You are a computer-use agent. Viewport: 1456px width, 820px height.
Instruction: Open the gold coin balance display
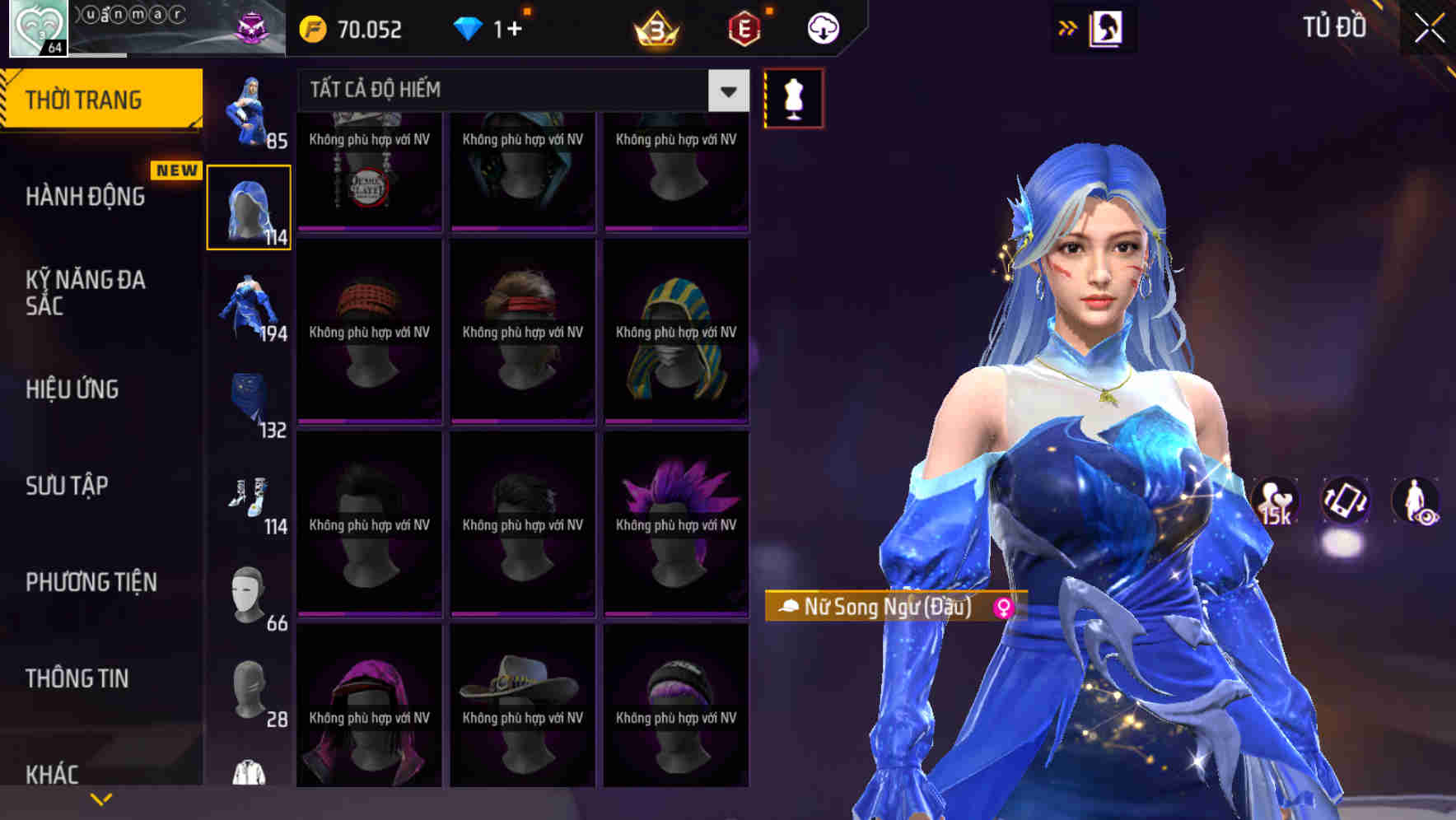point(354,28)
